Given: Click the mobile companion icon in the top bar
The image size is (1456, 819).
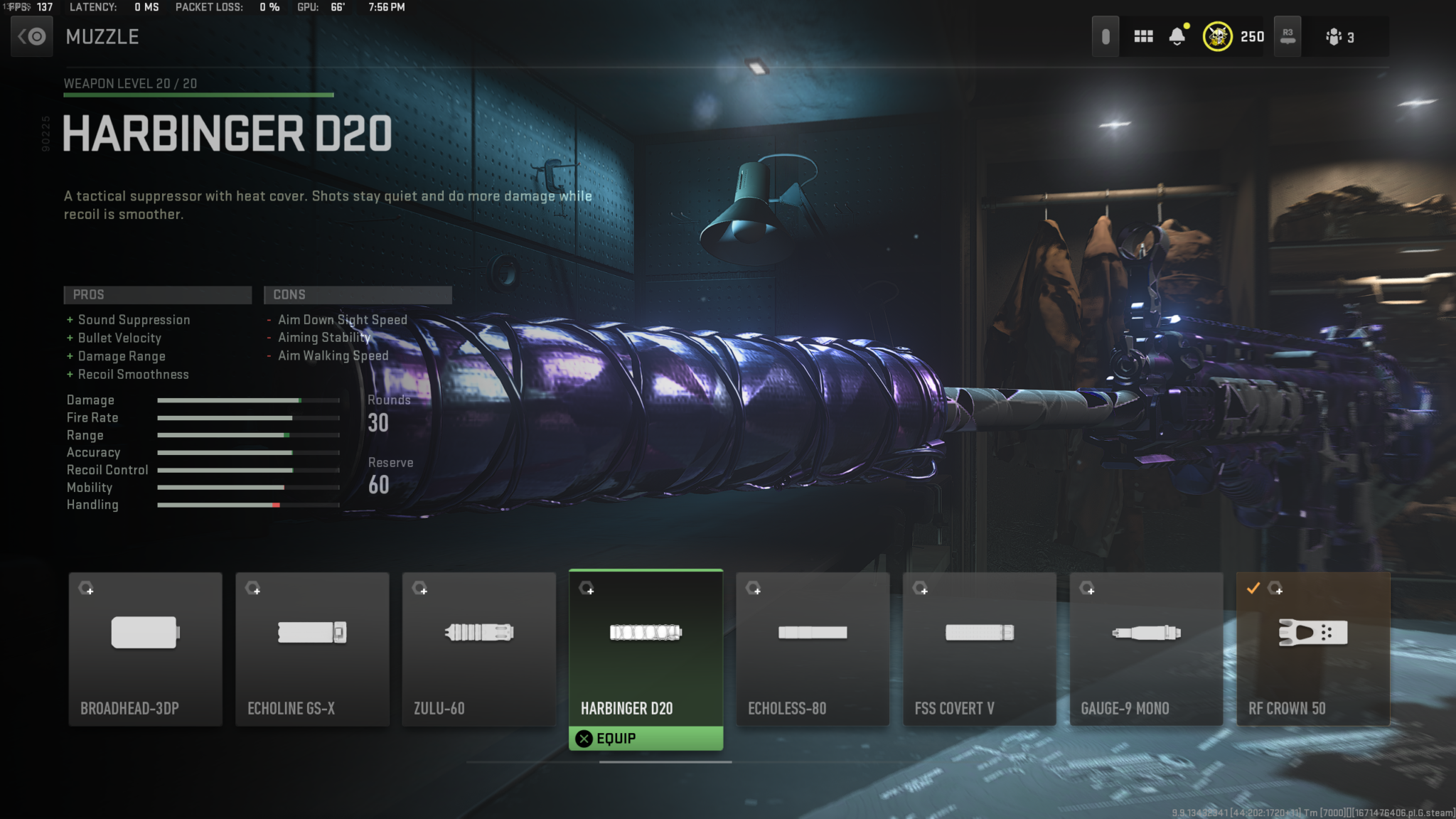Looking at the screenshot, I should 1106,36.
